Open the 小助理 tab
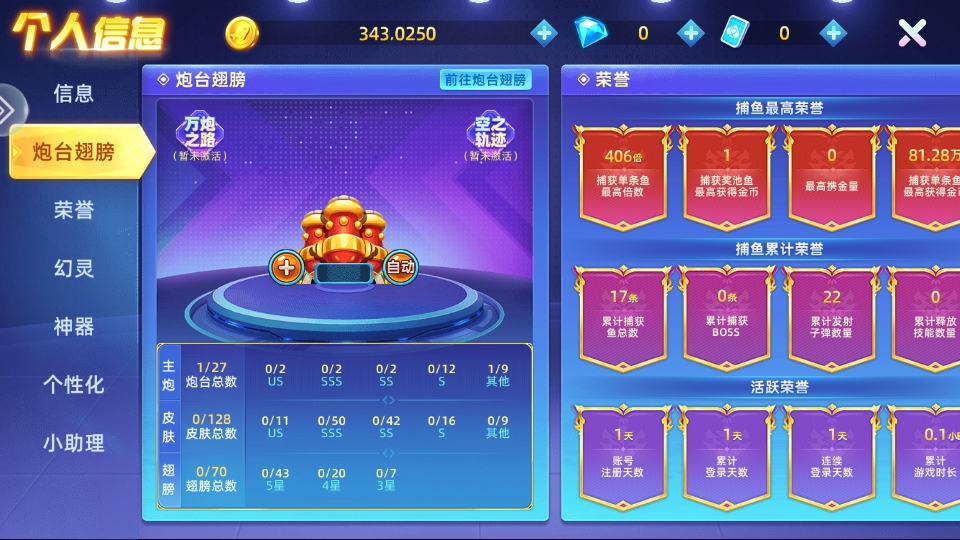Image resolution: width=960 pixels, height=540 pixels. click(x=74, y=442)
